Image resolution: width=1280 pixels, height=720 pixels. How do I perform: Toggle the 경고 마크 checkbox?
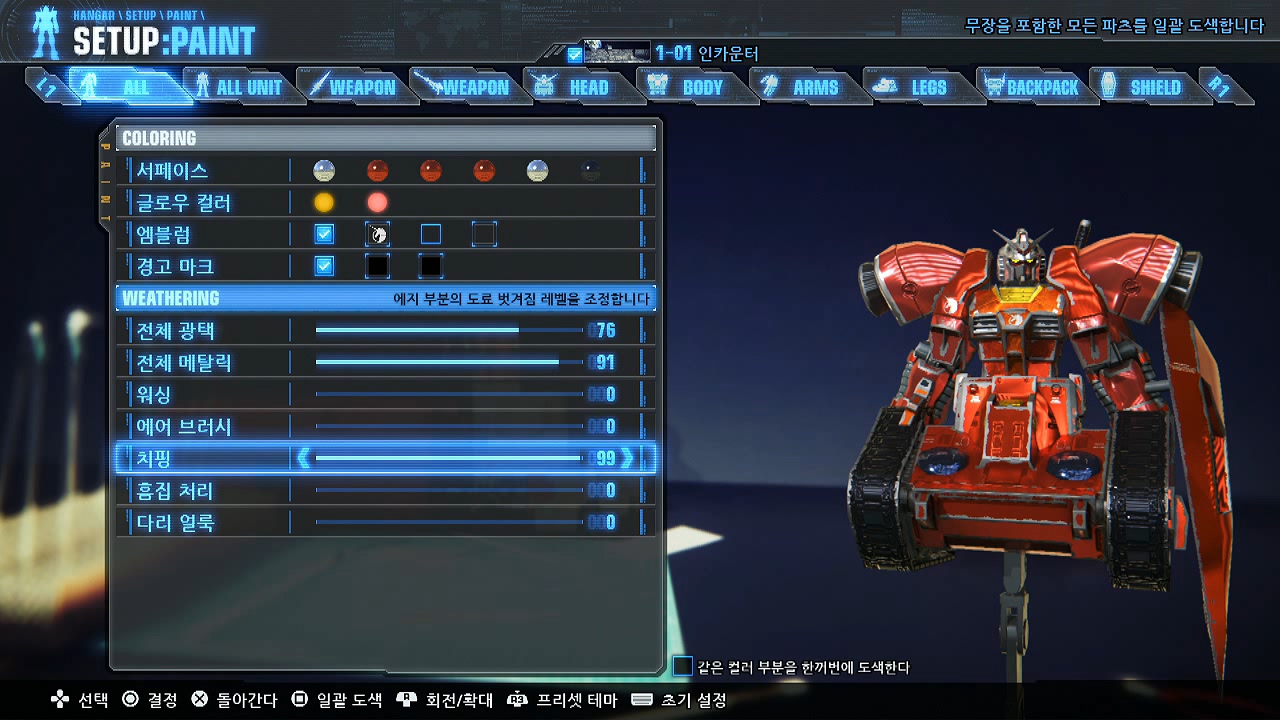[x=324, y=267]
